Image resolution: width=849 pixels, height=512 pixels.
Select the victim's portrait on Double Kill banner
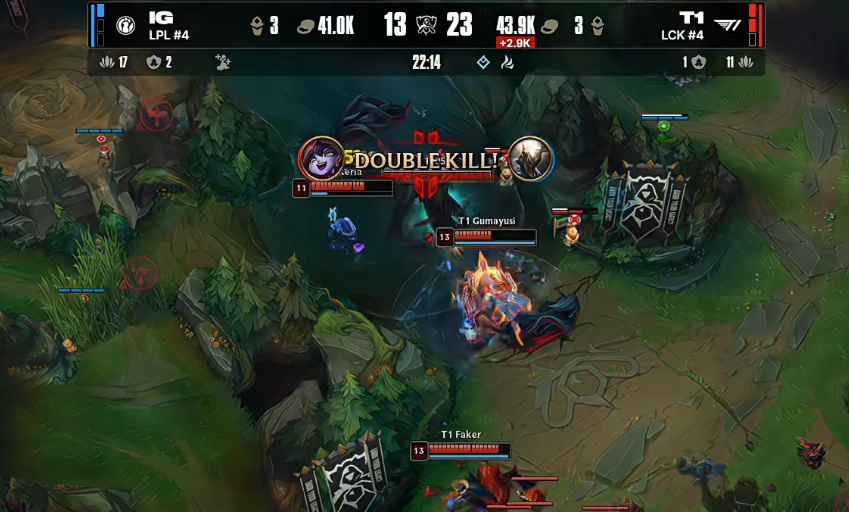point(529,158)
